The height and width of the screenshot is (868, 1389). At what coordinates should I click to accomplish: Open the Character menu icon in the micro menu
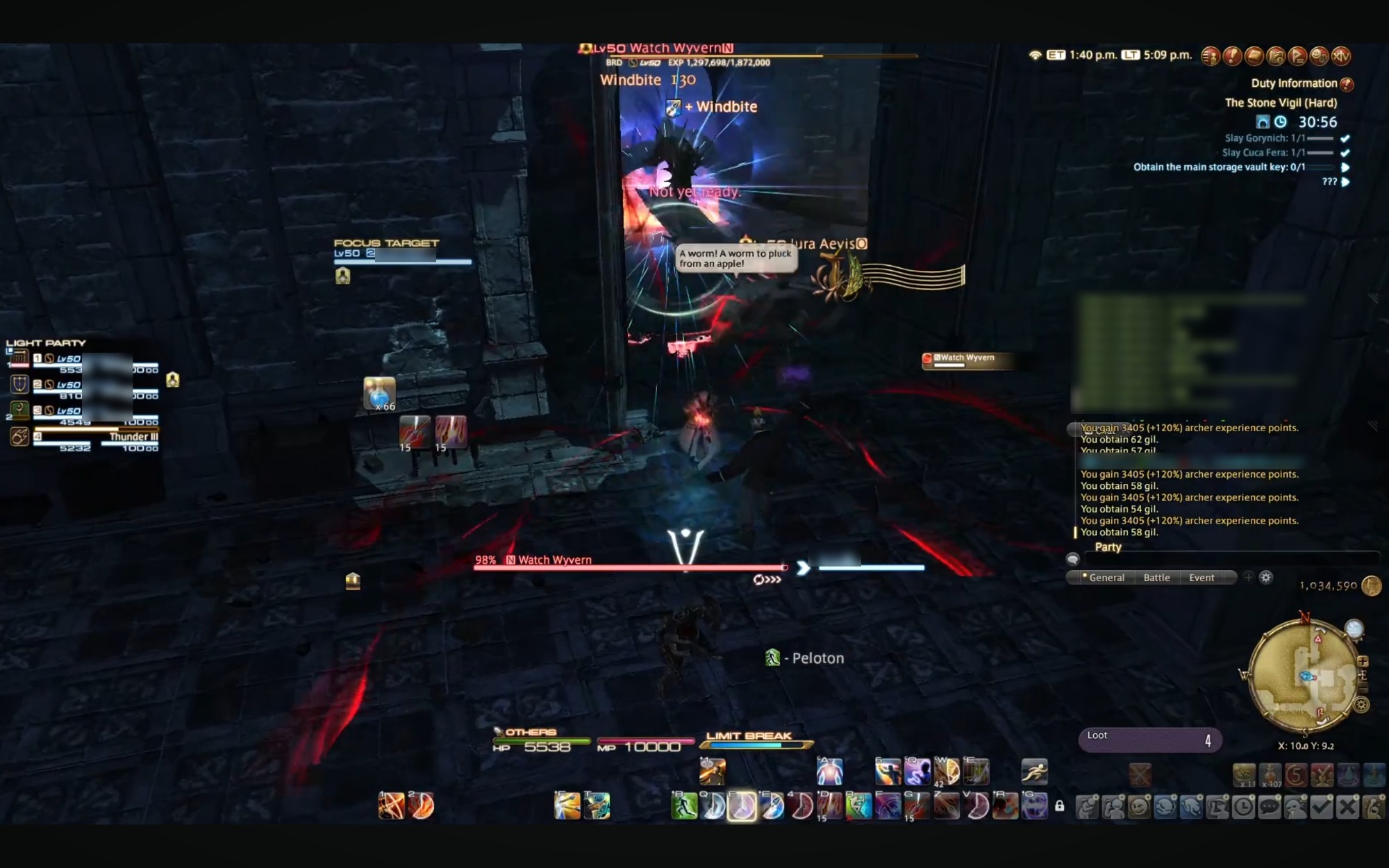coord(1211,56)
